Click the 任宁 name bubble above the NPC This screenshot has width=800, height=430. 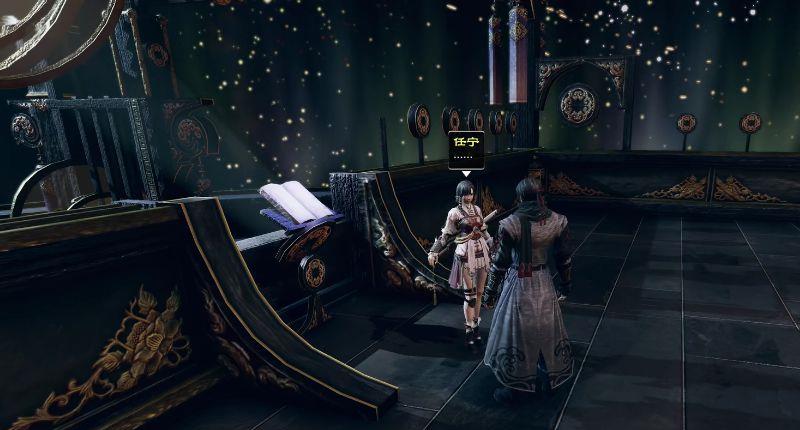click(465, 149)
